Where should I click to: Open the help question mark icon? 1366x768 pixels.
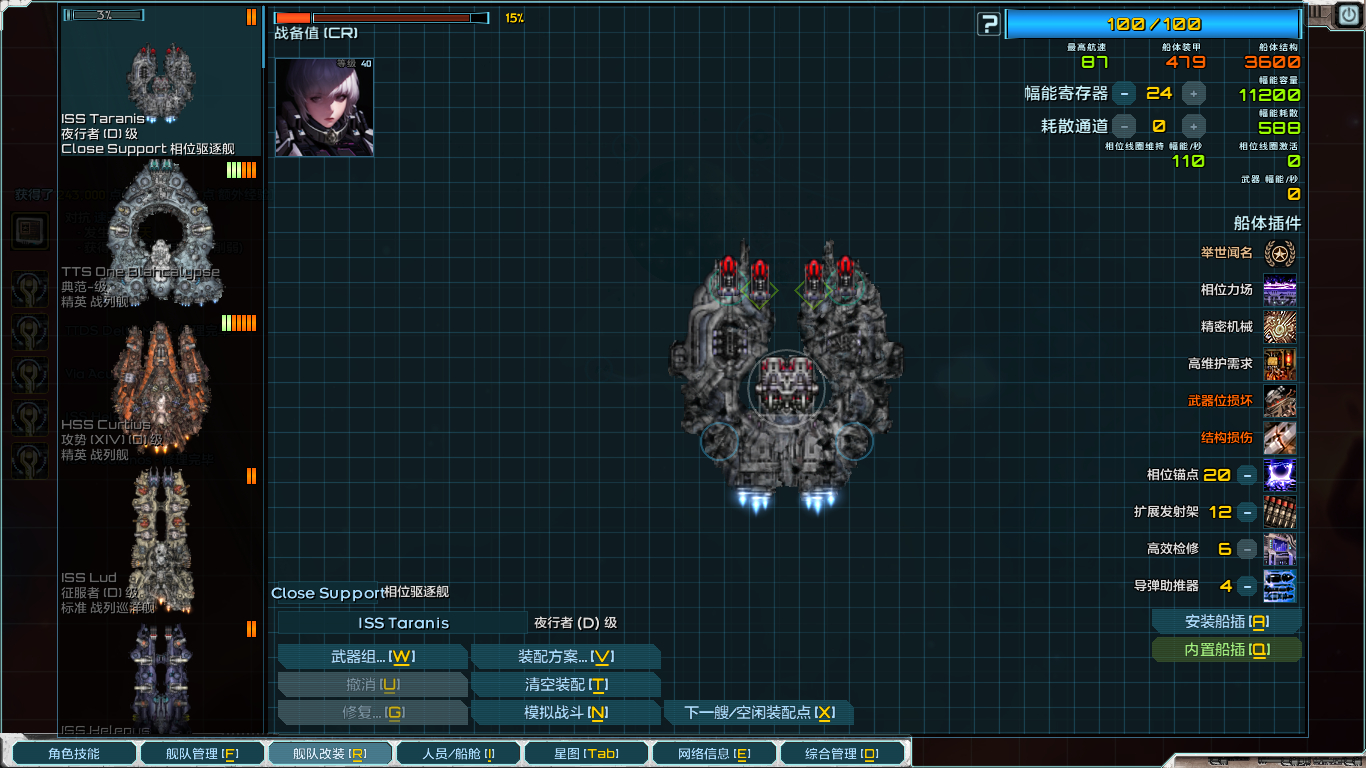pos(988,24)
